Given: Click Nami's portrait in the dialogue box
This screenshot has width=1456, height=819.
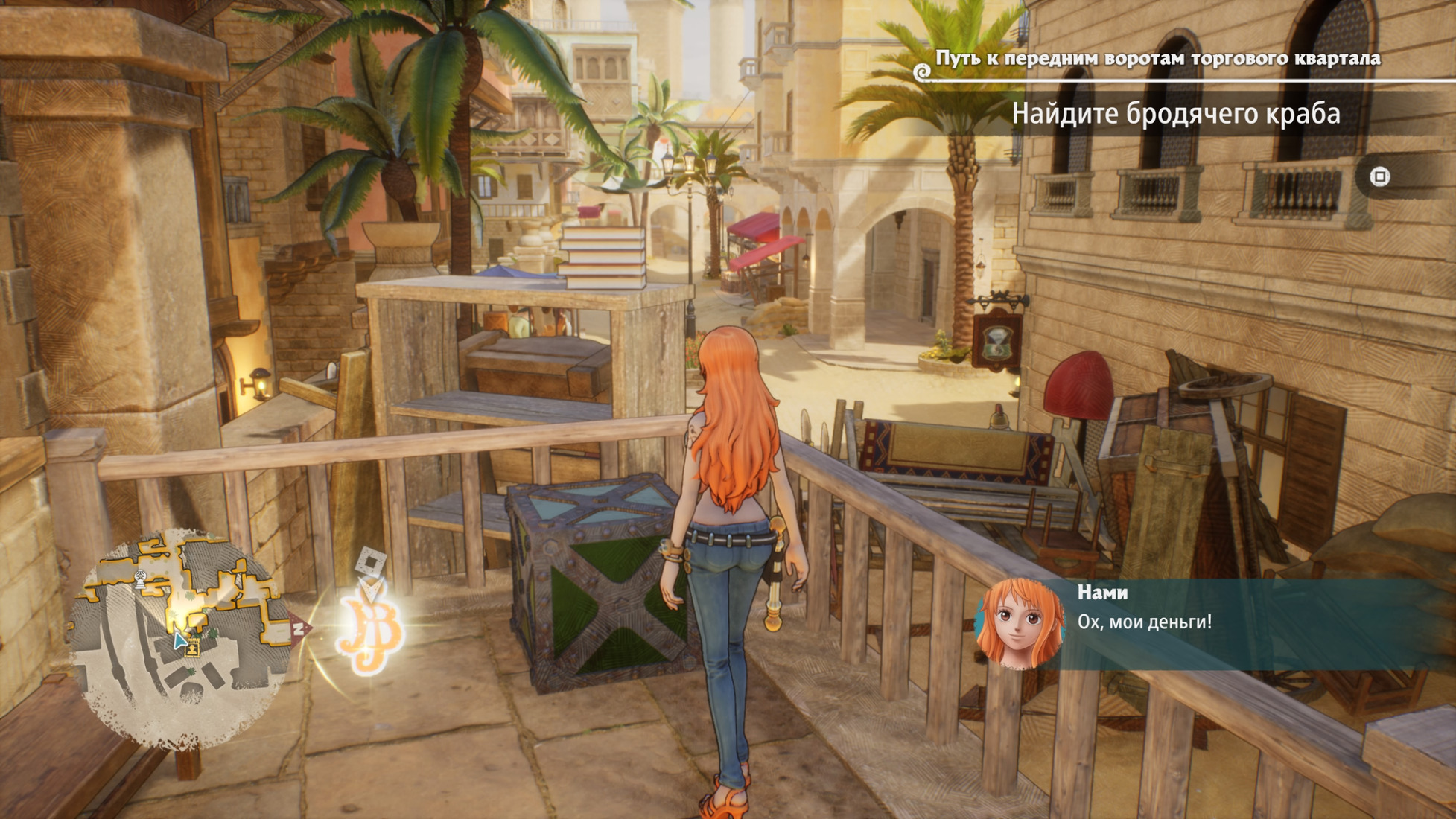Looking at the screenshot, I should pyautogui.click(x=1020, y=624).
